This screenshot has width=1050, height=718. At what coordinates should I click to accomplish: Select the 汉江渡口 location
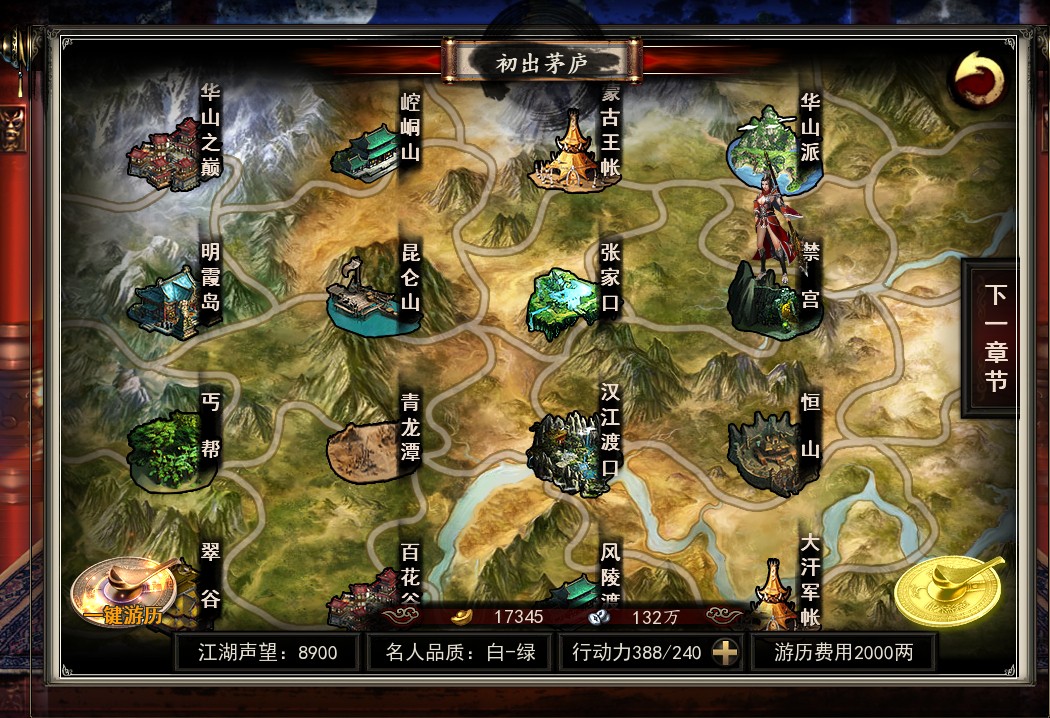(566, 452)
